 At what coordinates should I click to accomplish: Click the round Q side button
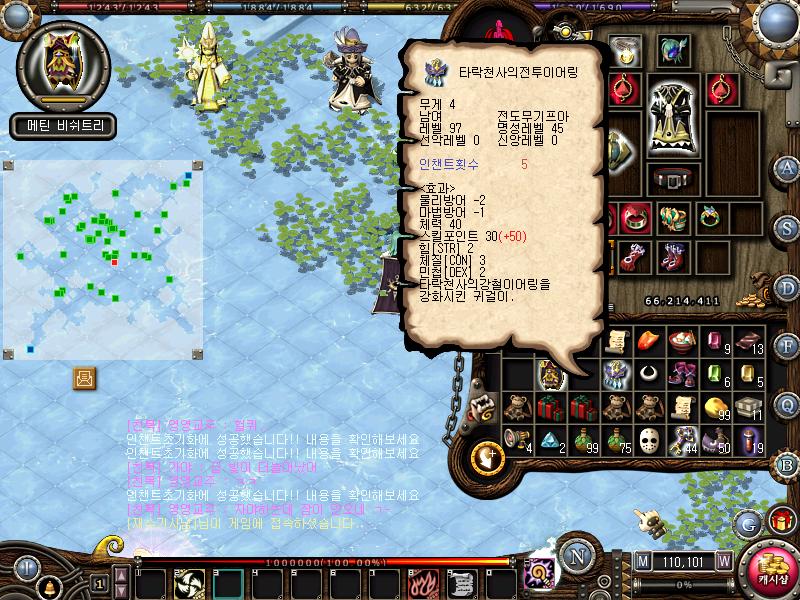(x=787, y=404)
